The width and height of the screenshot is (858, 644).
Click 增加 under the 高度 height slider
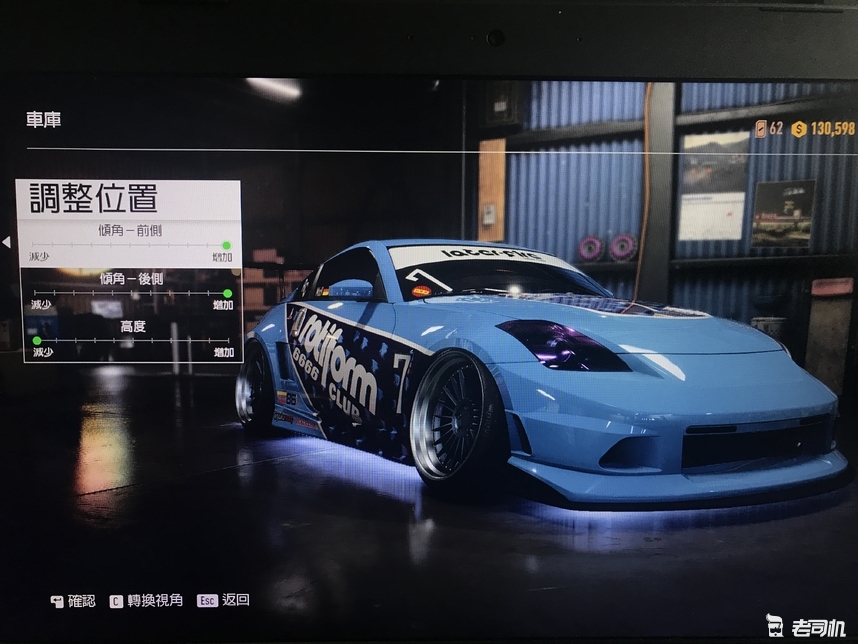pyautogui.click(x=223, y=353)
